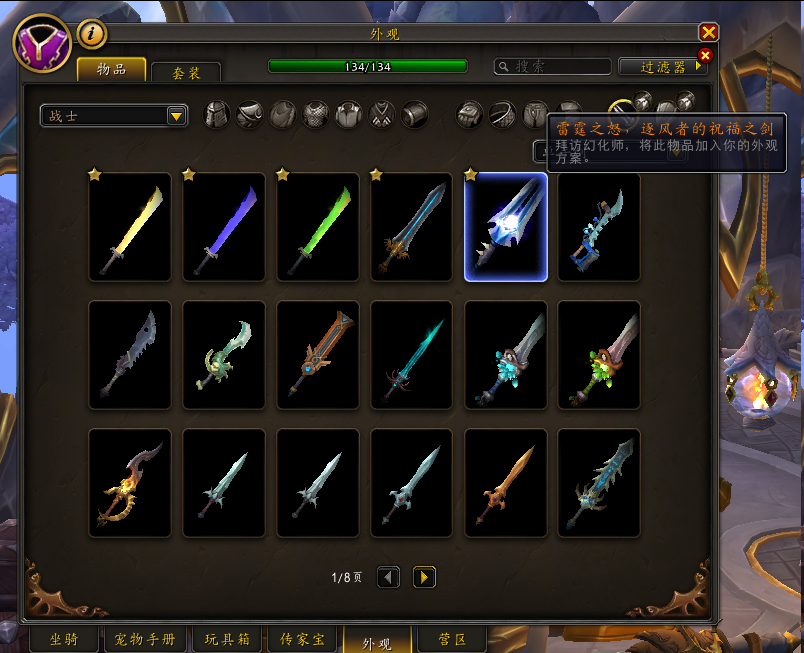Go to the next appearance page
This screenshot has width=804, height=653.
click(x=424, y=577)
